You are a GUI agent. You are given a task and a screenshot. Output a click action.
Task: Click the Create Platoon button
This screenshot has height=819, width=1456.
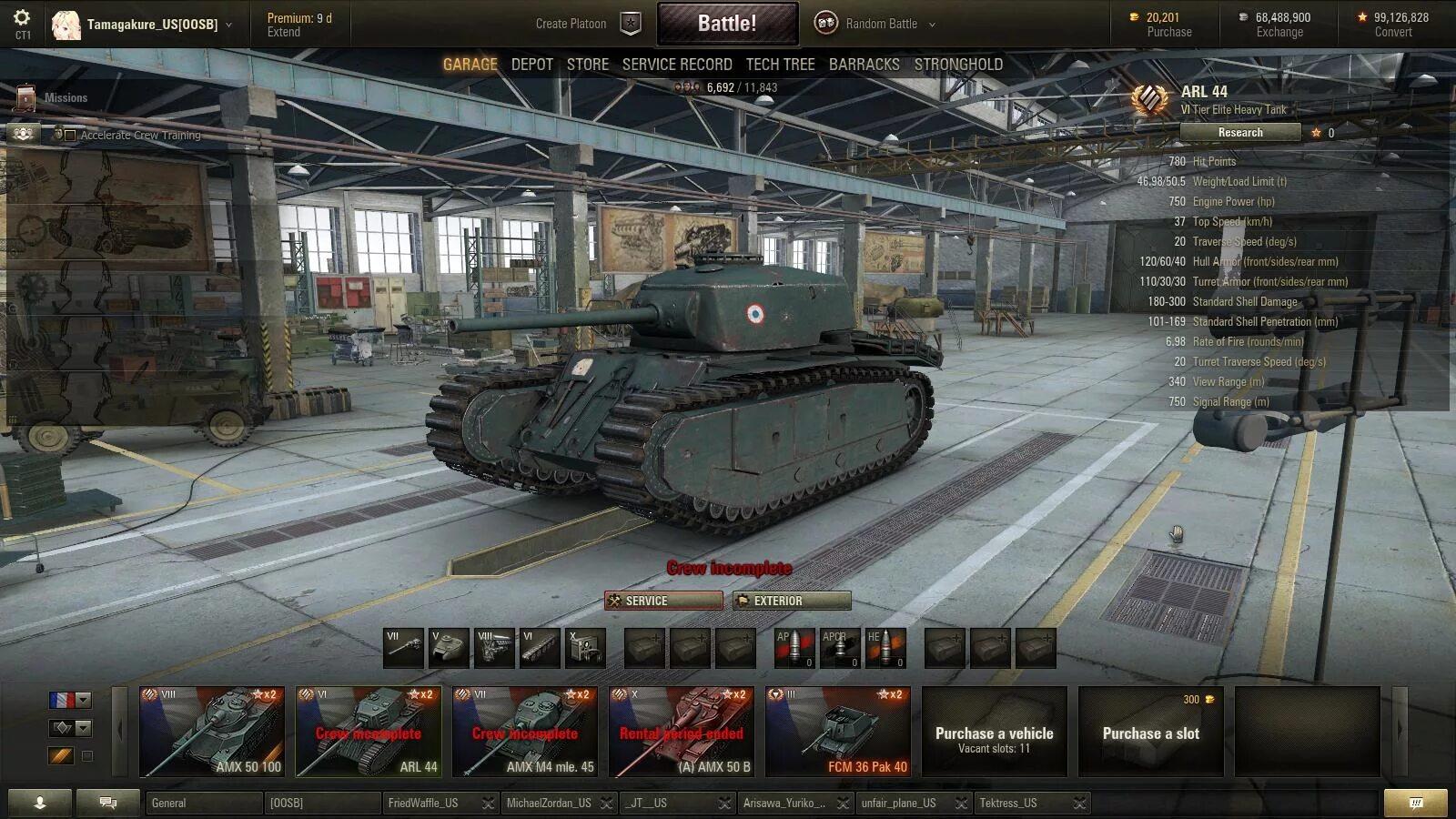pyautogui.click(x=587, y=24)
